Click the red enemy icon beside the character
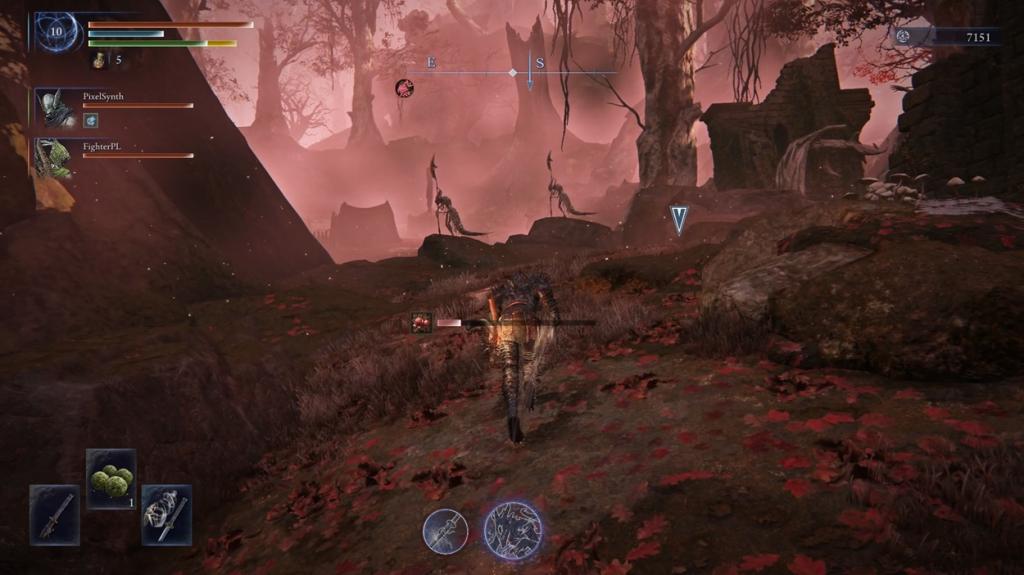 click(422, 322)
